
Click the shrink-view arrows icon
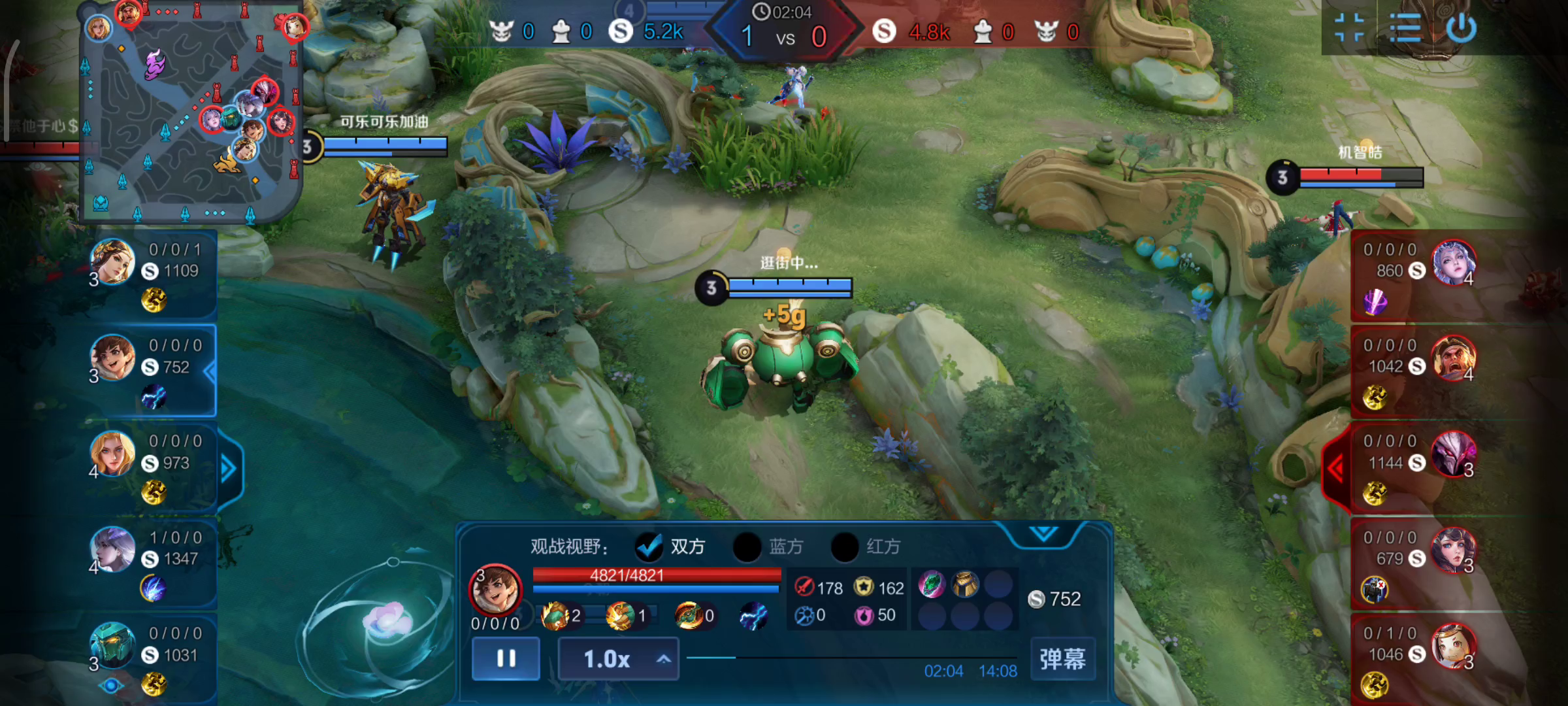tap(1349, 29)
